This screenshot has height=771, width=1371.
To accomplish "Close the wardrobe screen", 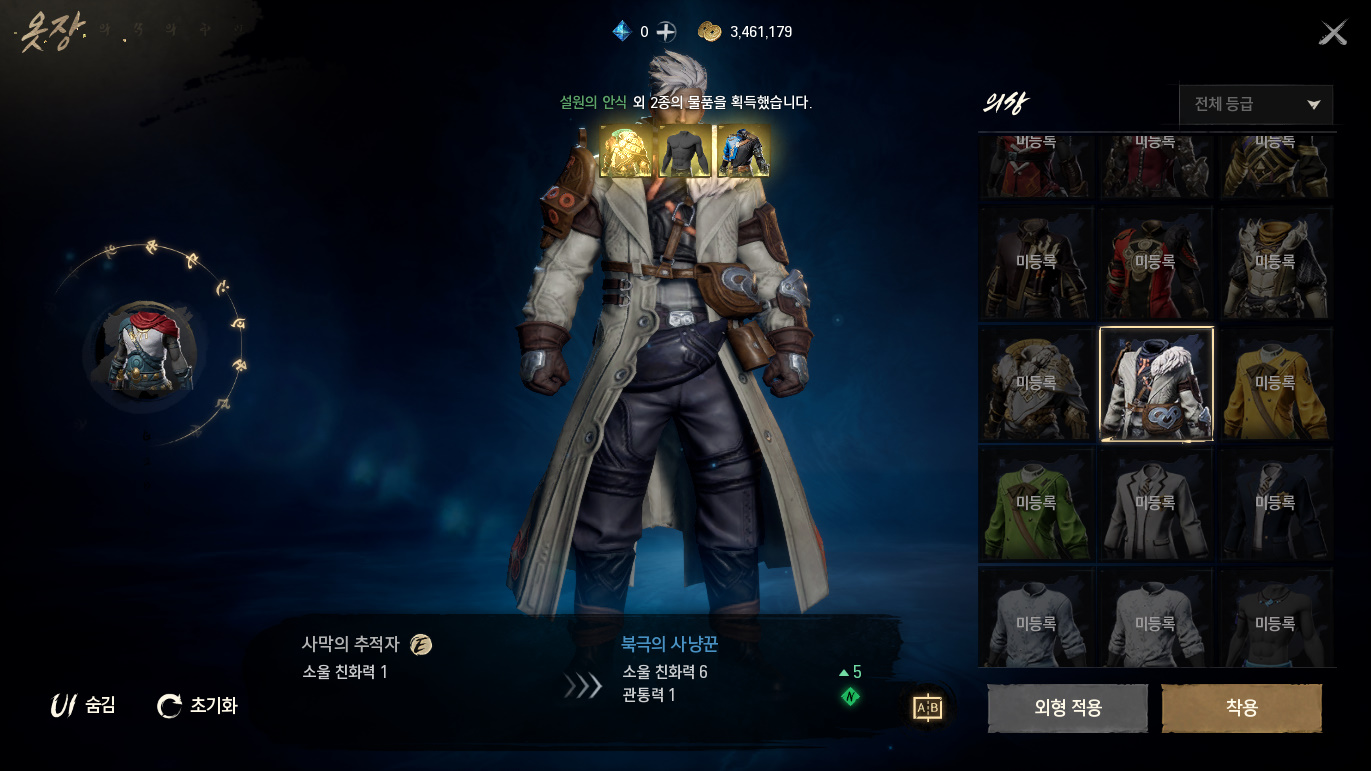I will pyautogui.click(x=1332, y=34).
